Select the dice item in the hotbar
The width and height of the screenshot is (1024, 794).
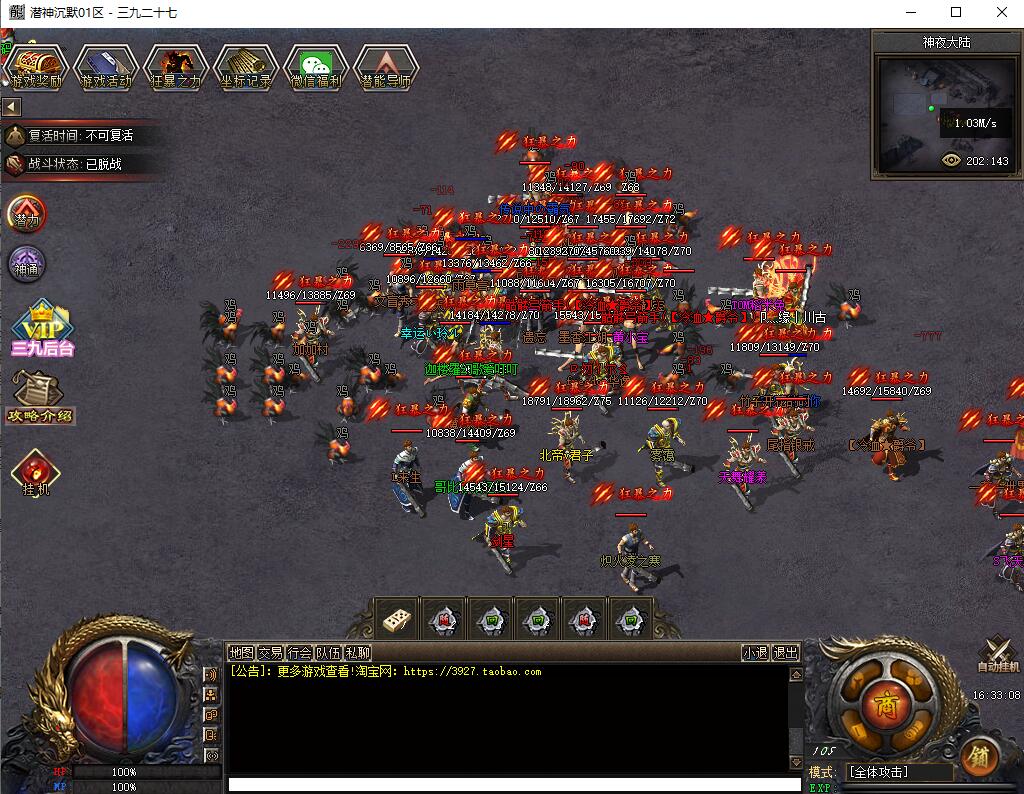pyautogui.click(x=395, y=619)
